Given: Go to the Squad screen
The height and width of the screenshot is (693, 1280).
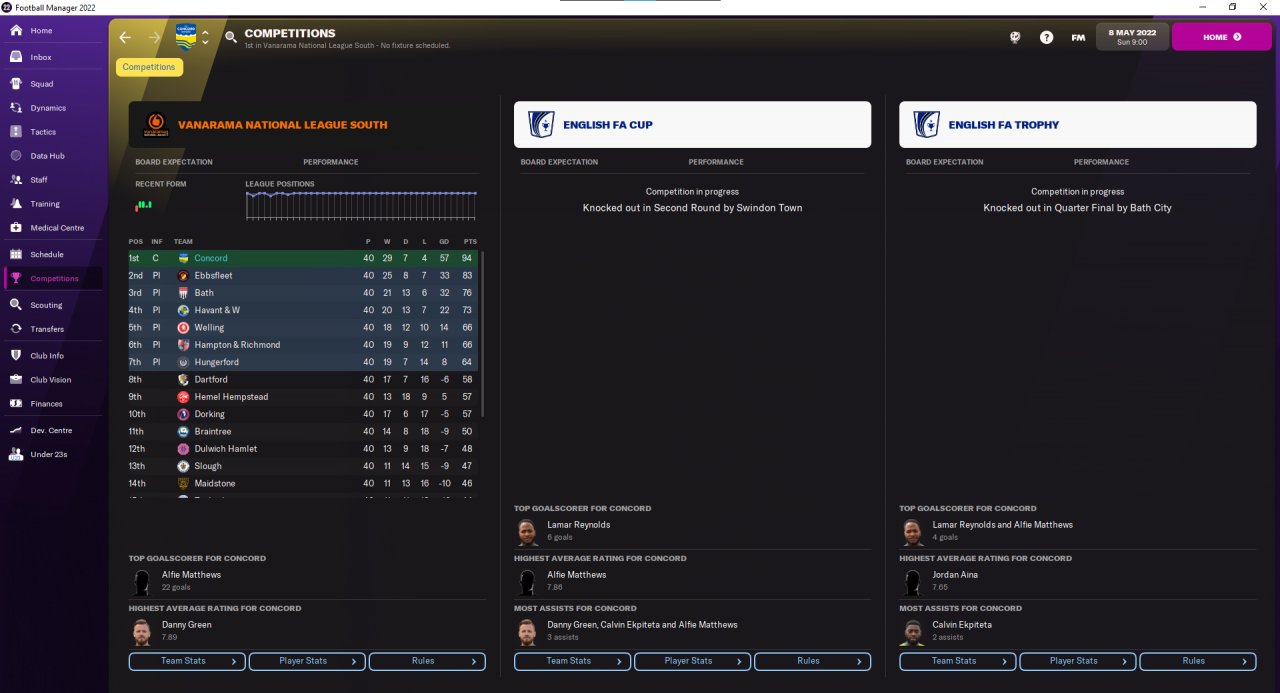Looking at the screenshot, I should (41, 84).
